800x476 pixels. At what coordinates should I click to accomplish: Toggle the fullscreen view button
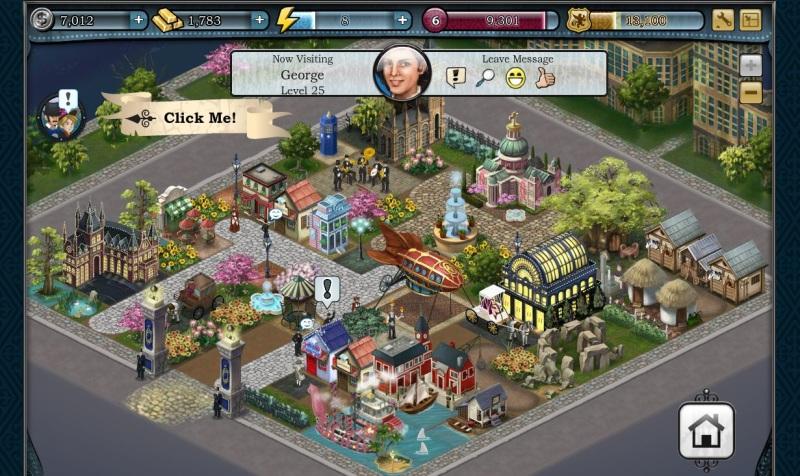click(751, 20)
